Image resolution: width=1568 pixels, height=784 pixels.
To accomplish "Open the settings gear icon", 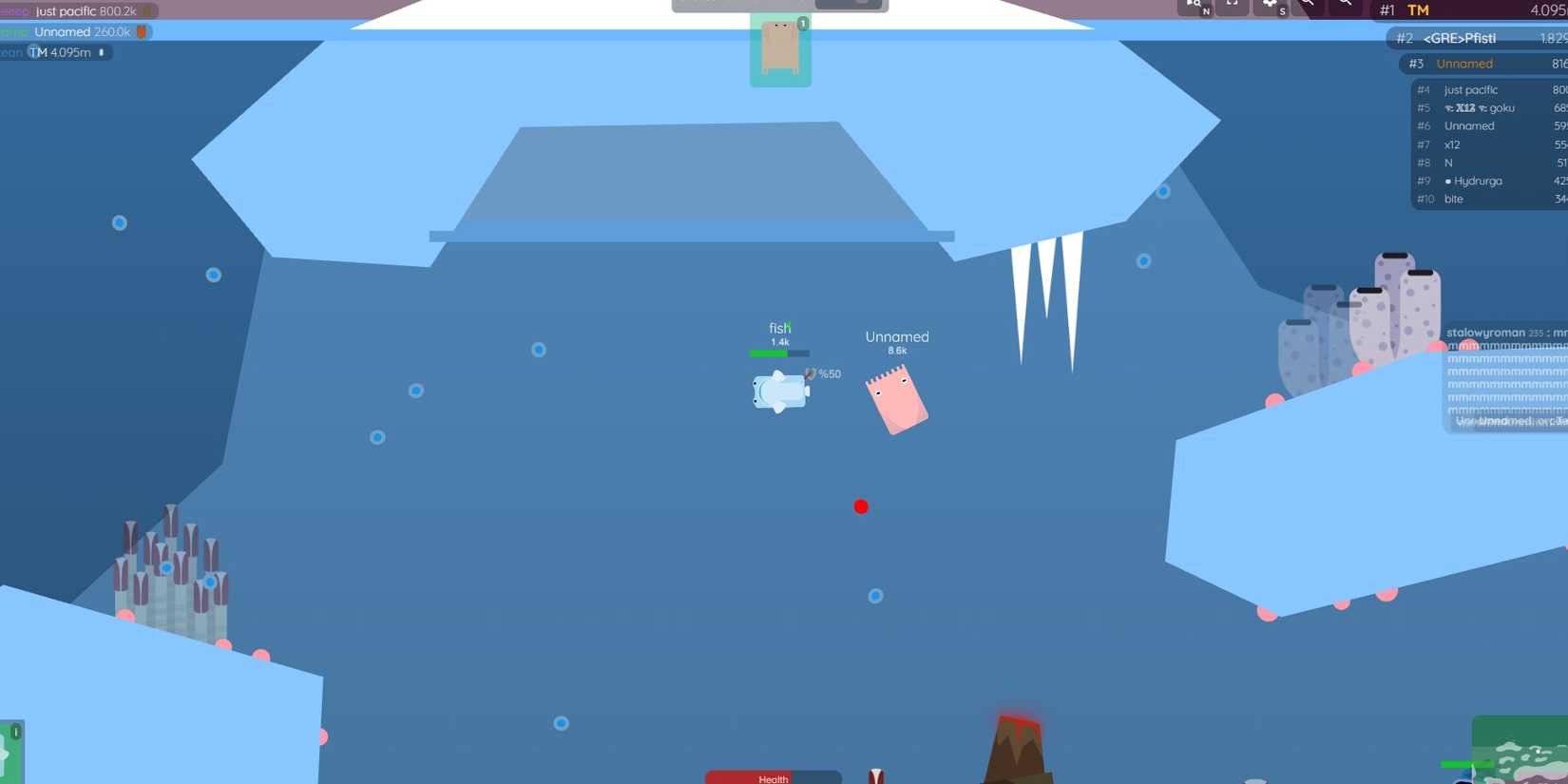I will (x=1271, y=7).
